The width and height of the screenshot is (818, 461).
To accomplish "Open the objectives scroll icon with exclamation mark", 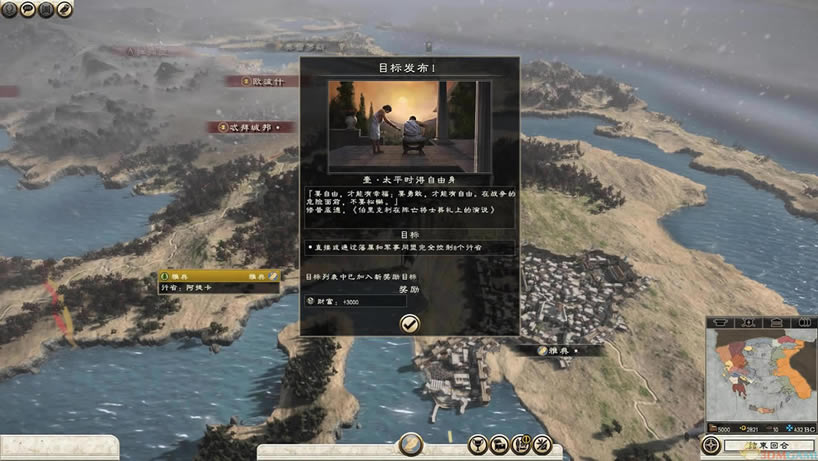I will pyautogui.click(x=520, y=444).
